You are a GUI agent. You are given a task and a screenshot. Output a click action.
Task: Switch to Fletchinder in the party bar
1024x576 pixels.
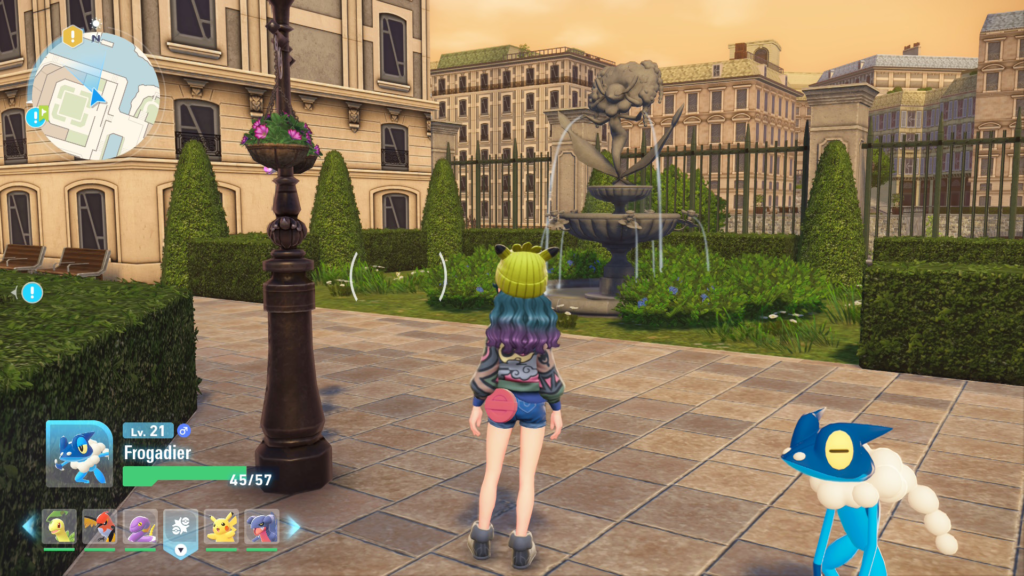pyautogui.click(x=100, y=527)
